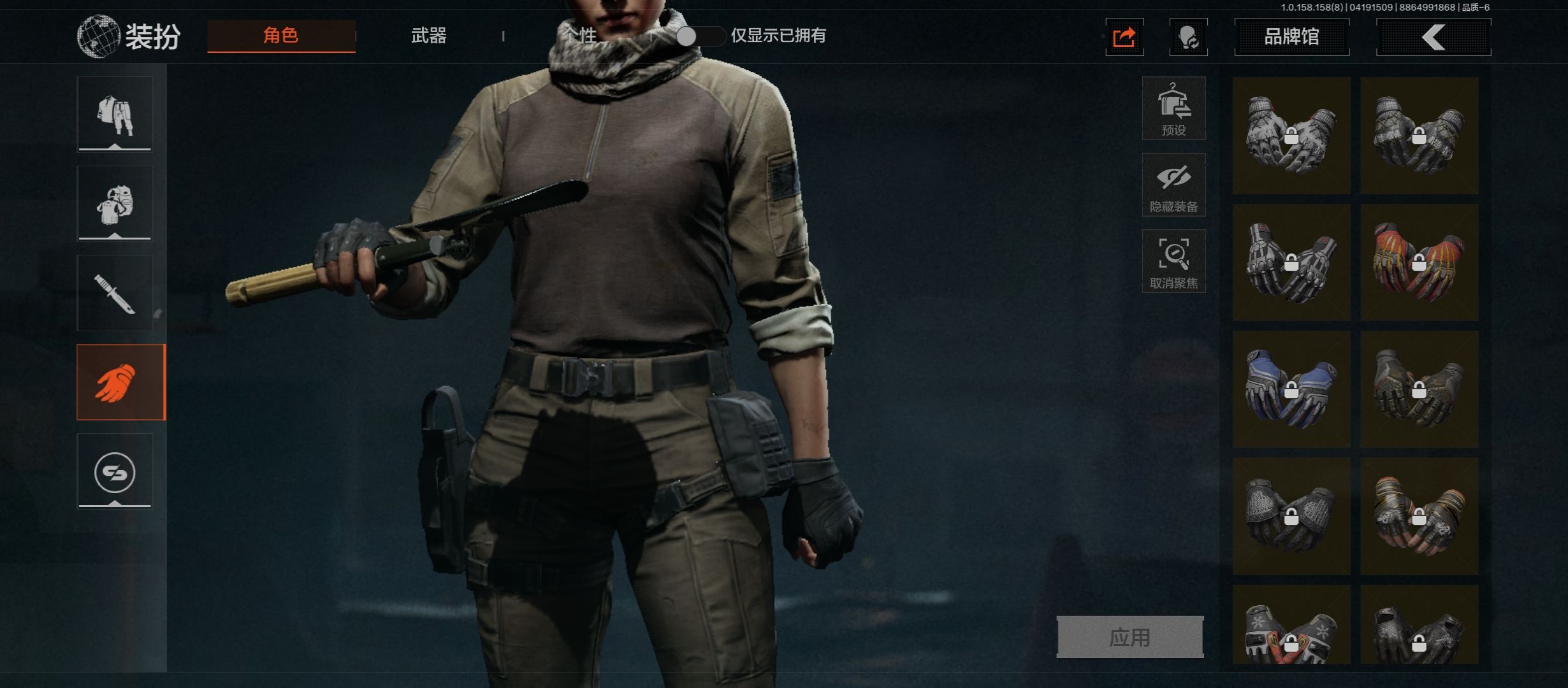
Task: Click 取消聚焦 unfocus button
Action: click(x=1173, y=261)
